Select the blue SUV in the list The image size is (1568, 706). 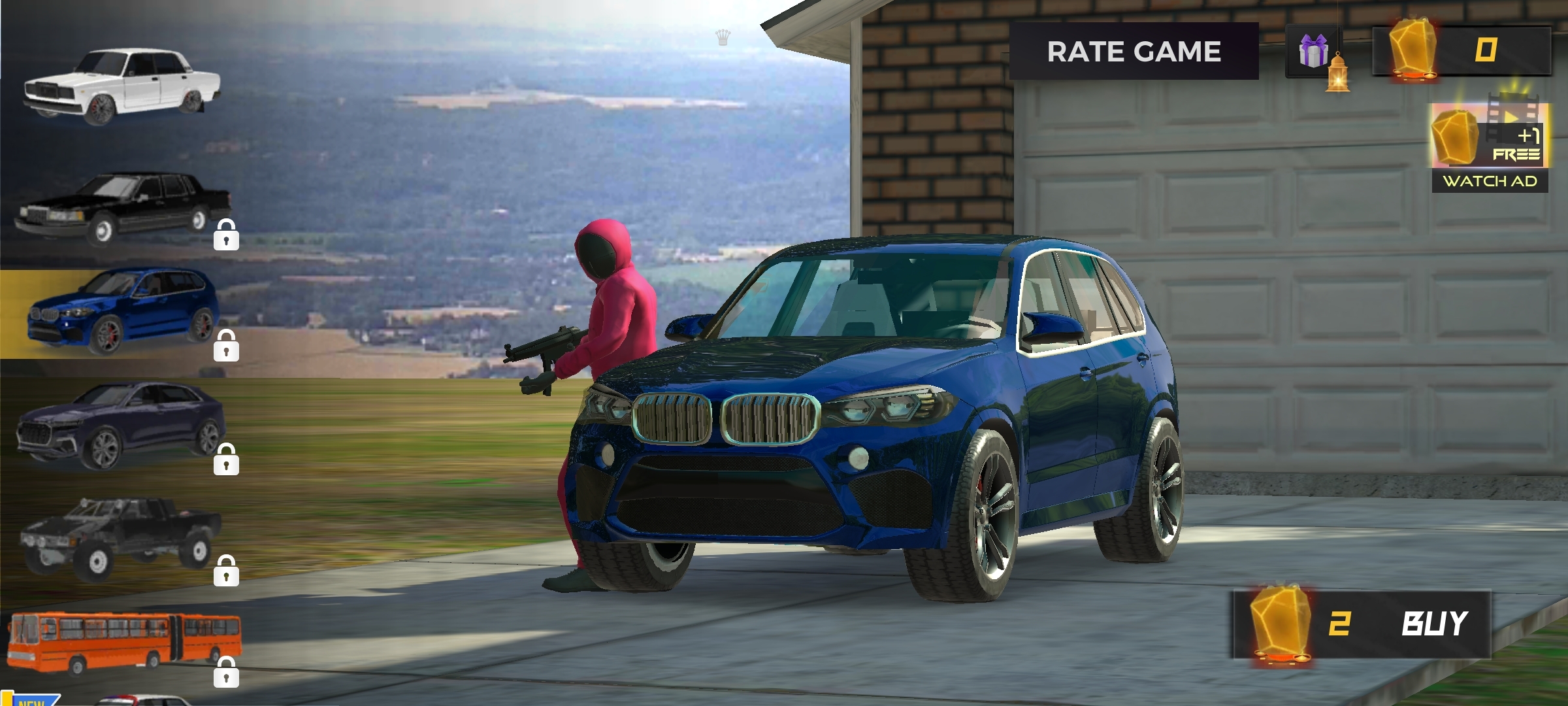[122, 314]
